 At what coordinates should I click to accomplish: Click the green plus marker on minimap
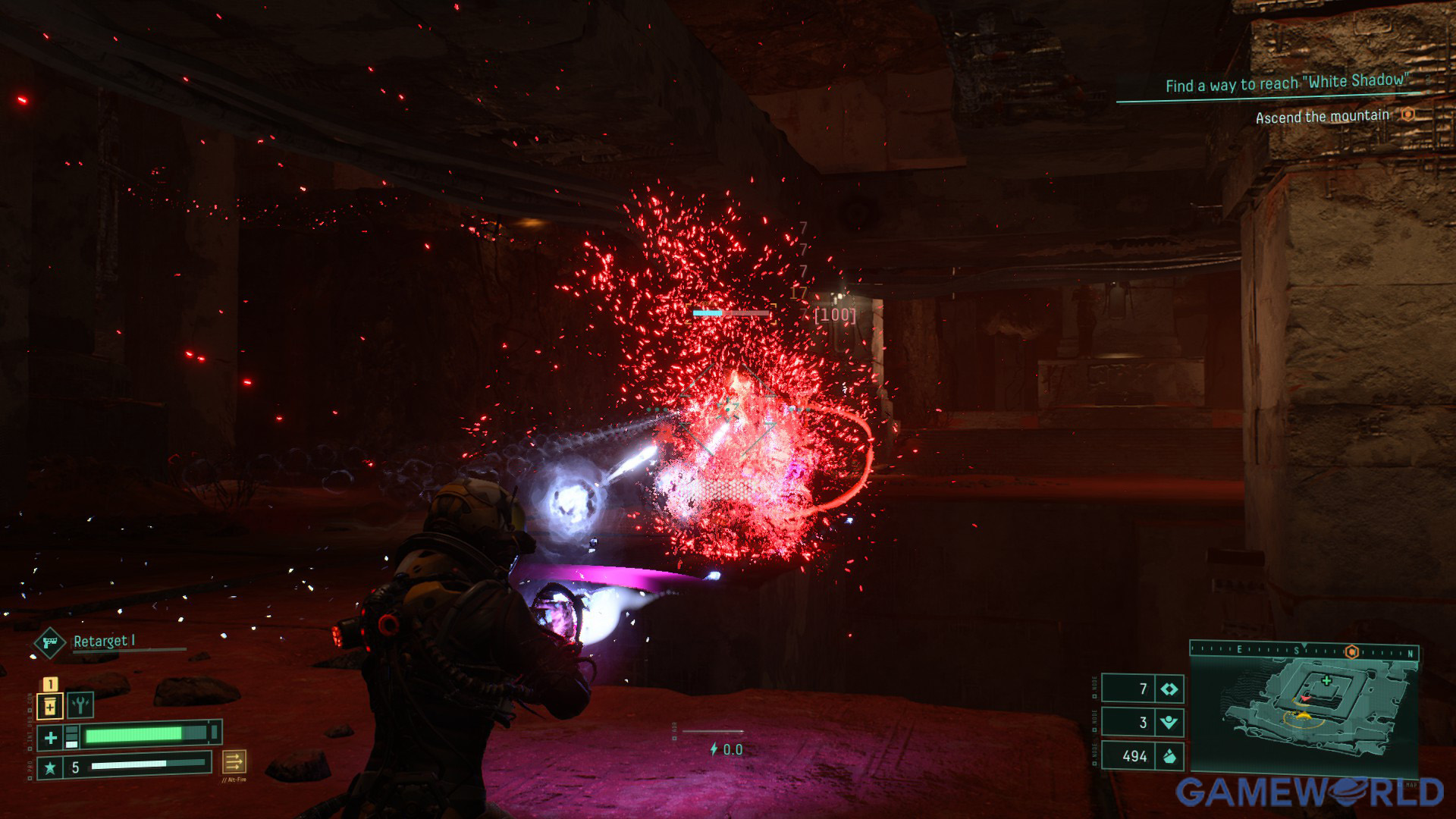pos(1326,680)
